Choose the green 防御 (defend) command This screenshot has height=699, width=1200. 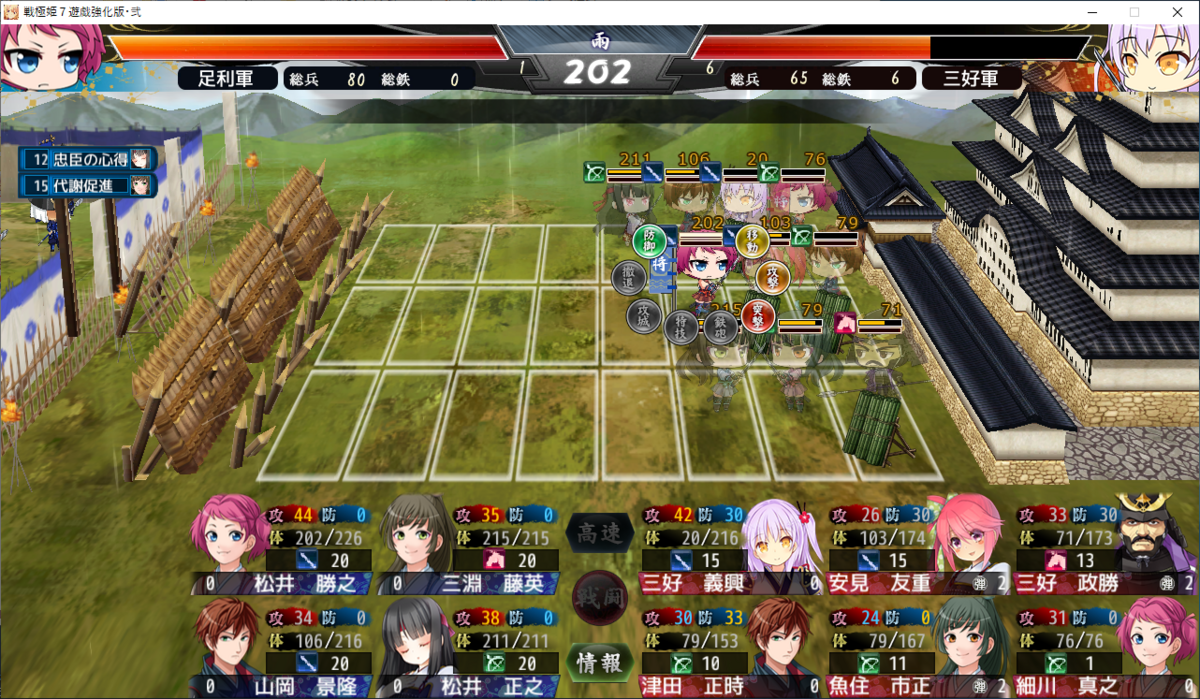click(x=649, y=240)
